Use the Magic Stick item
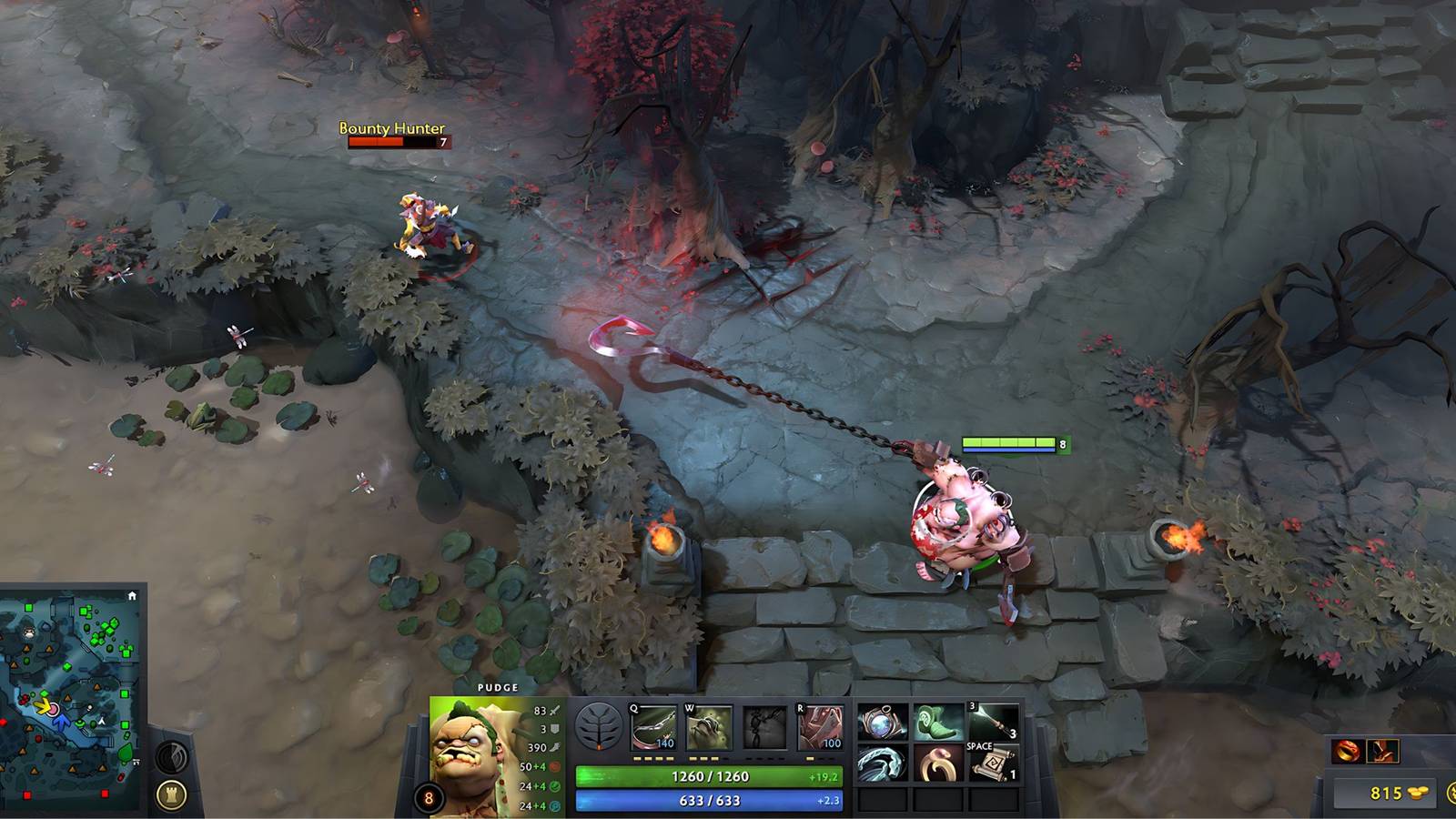Screen dimensions: 1456x819 [x=994, y=721]
